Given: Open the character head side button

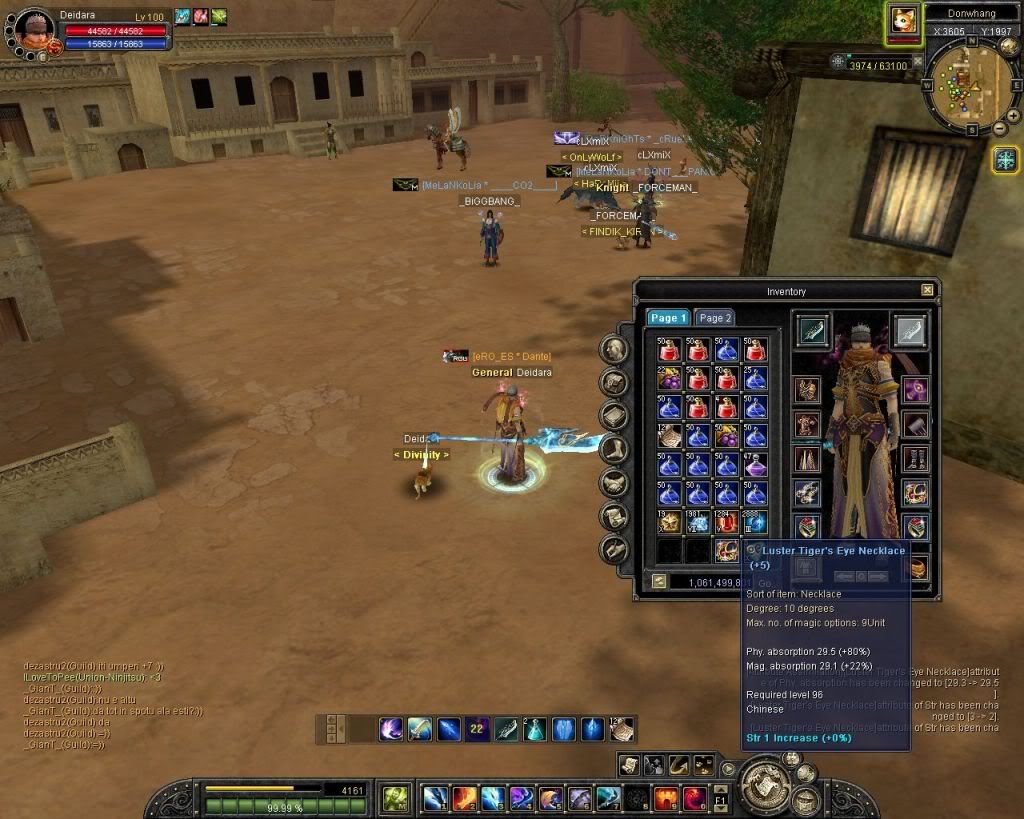Looking at the screenshot, I should tap(614, 349).
